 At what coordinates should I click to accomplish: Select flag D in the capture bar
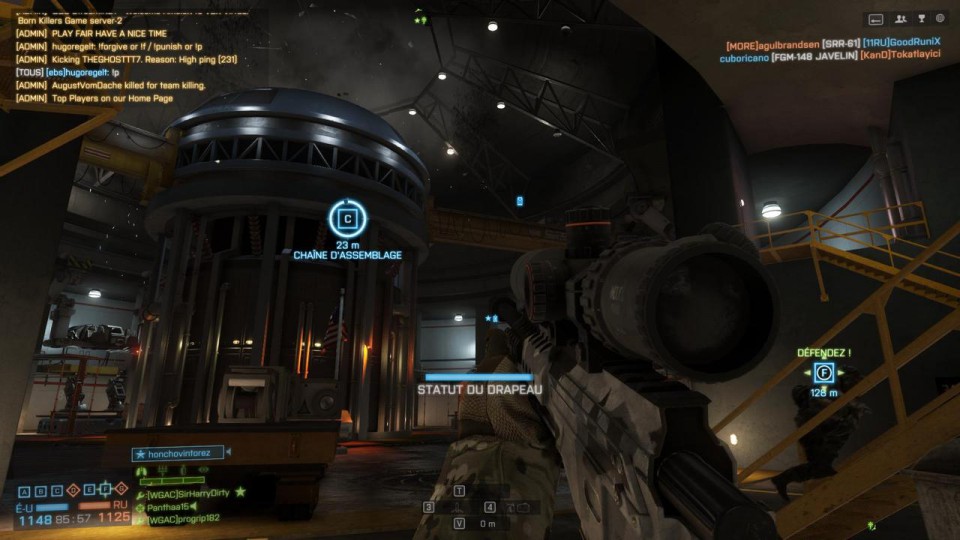pyautogui.click(x=71, y=490)
